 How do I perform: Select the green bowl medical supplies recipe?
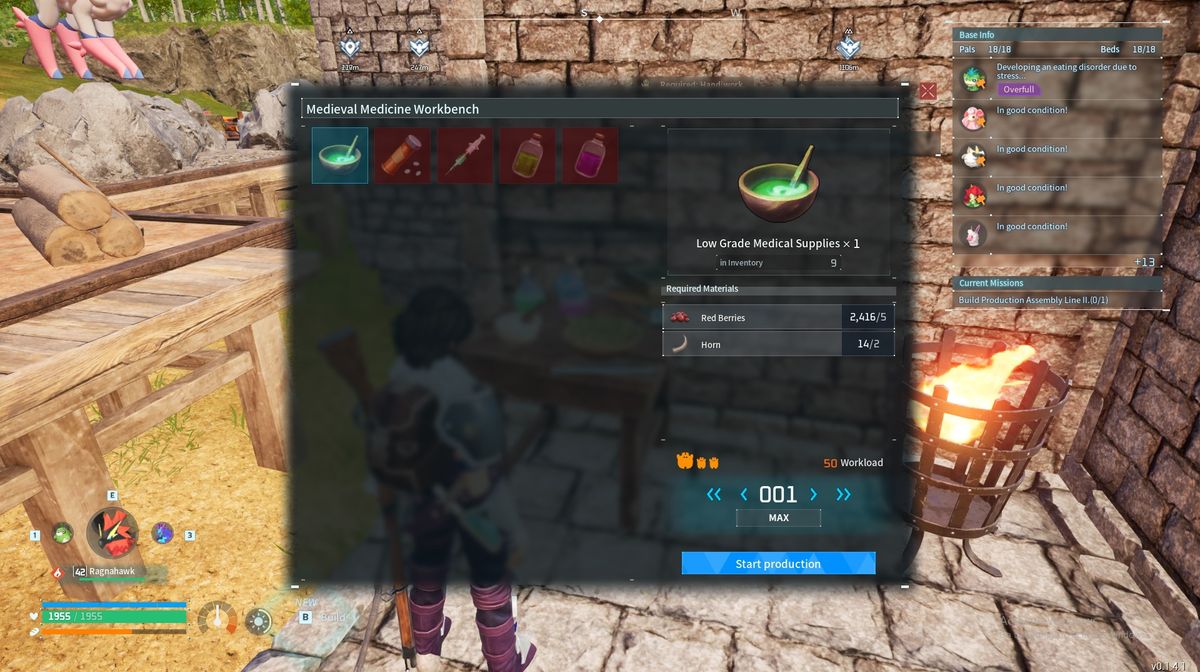(x=340, y=155)
